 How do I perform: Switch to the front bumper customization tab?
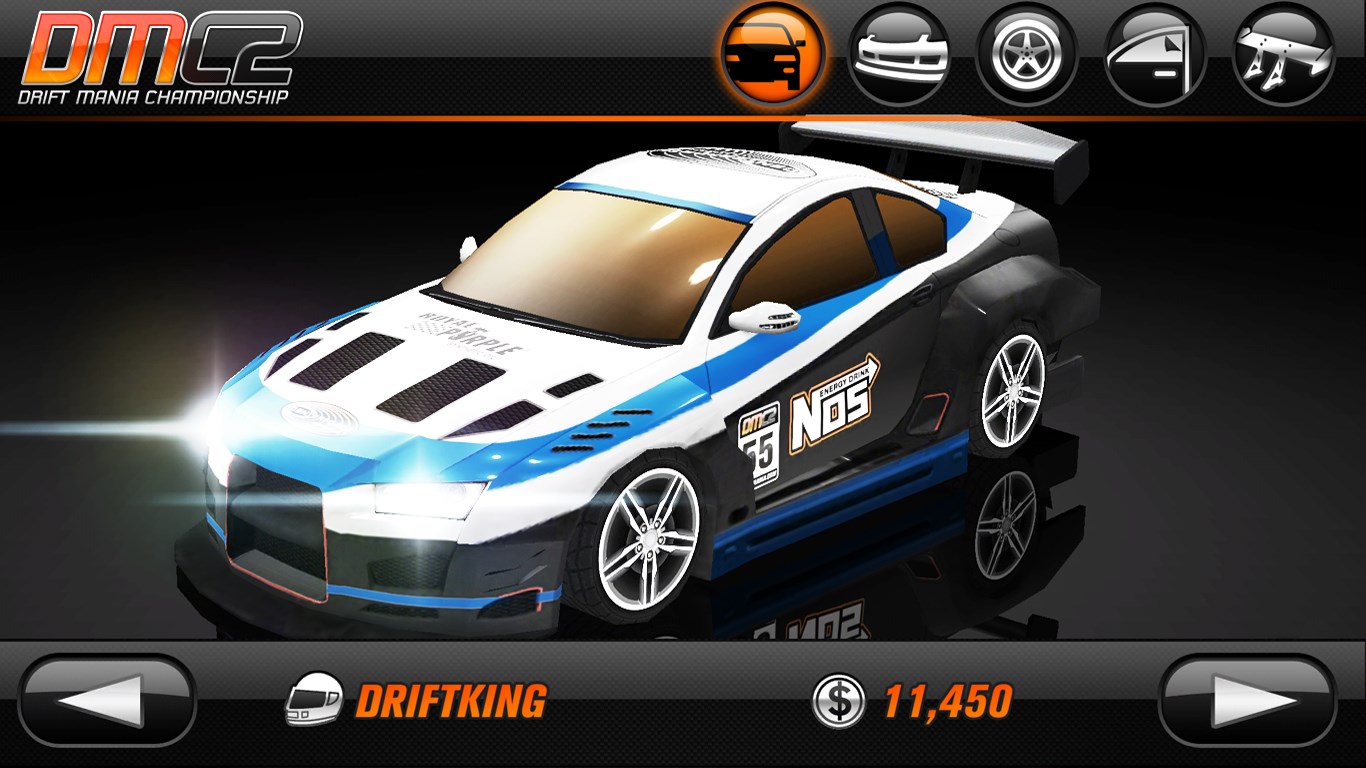coord(899,55)
